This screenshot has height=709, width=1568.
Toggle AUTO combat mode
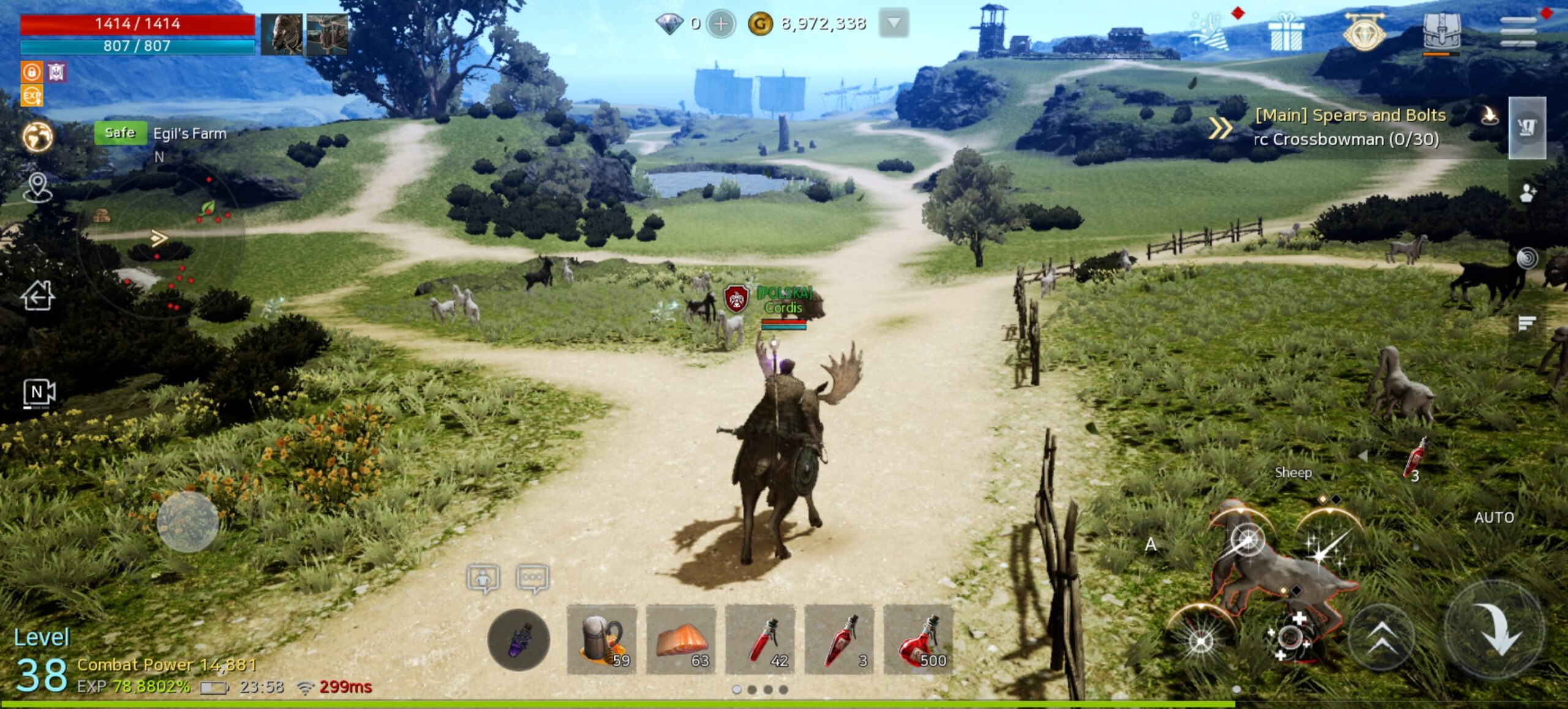pyautogui.click(x=1494, y=518)
